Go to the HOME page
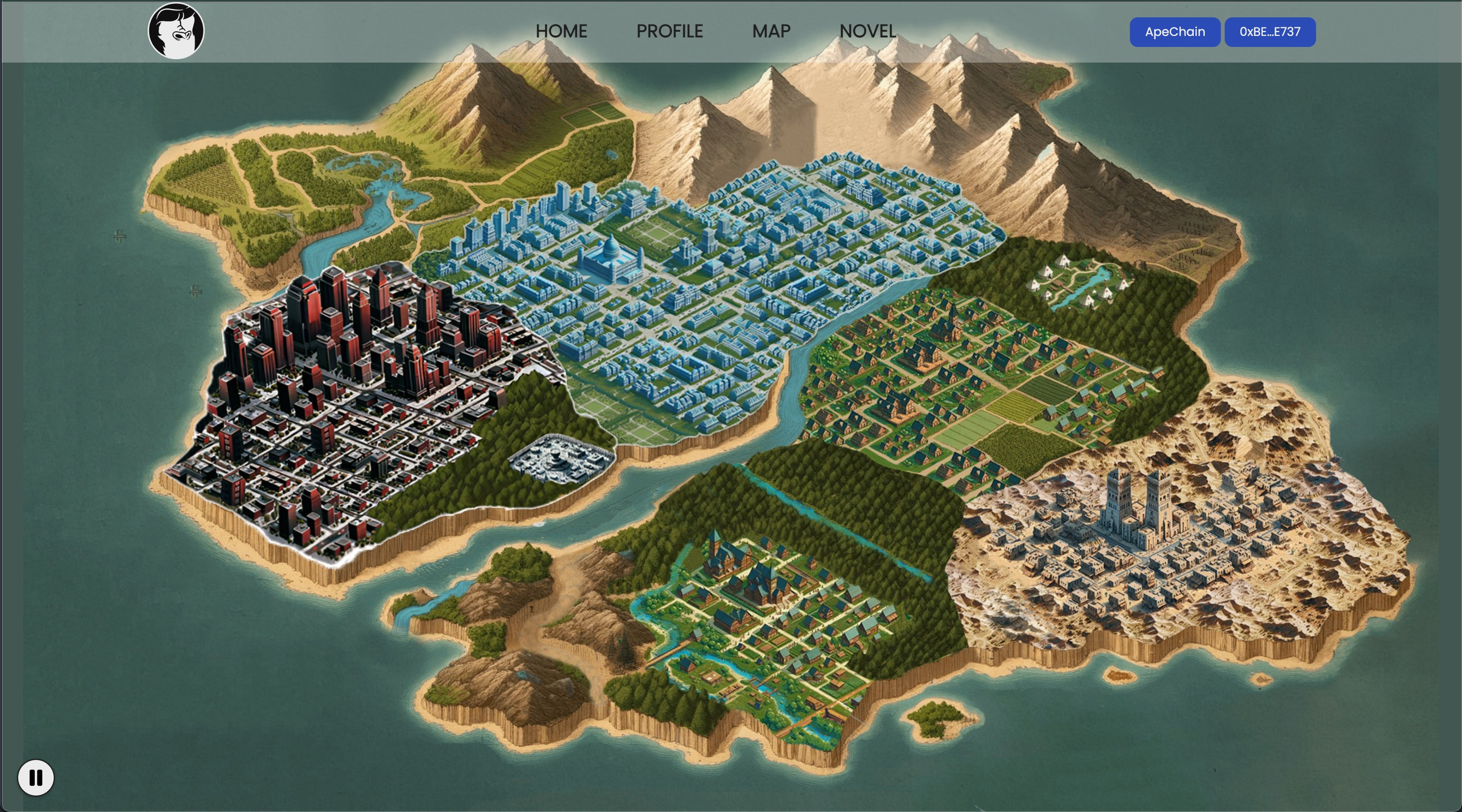The width and height of the screenshot is (1462, 812). (561, 31)
